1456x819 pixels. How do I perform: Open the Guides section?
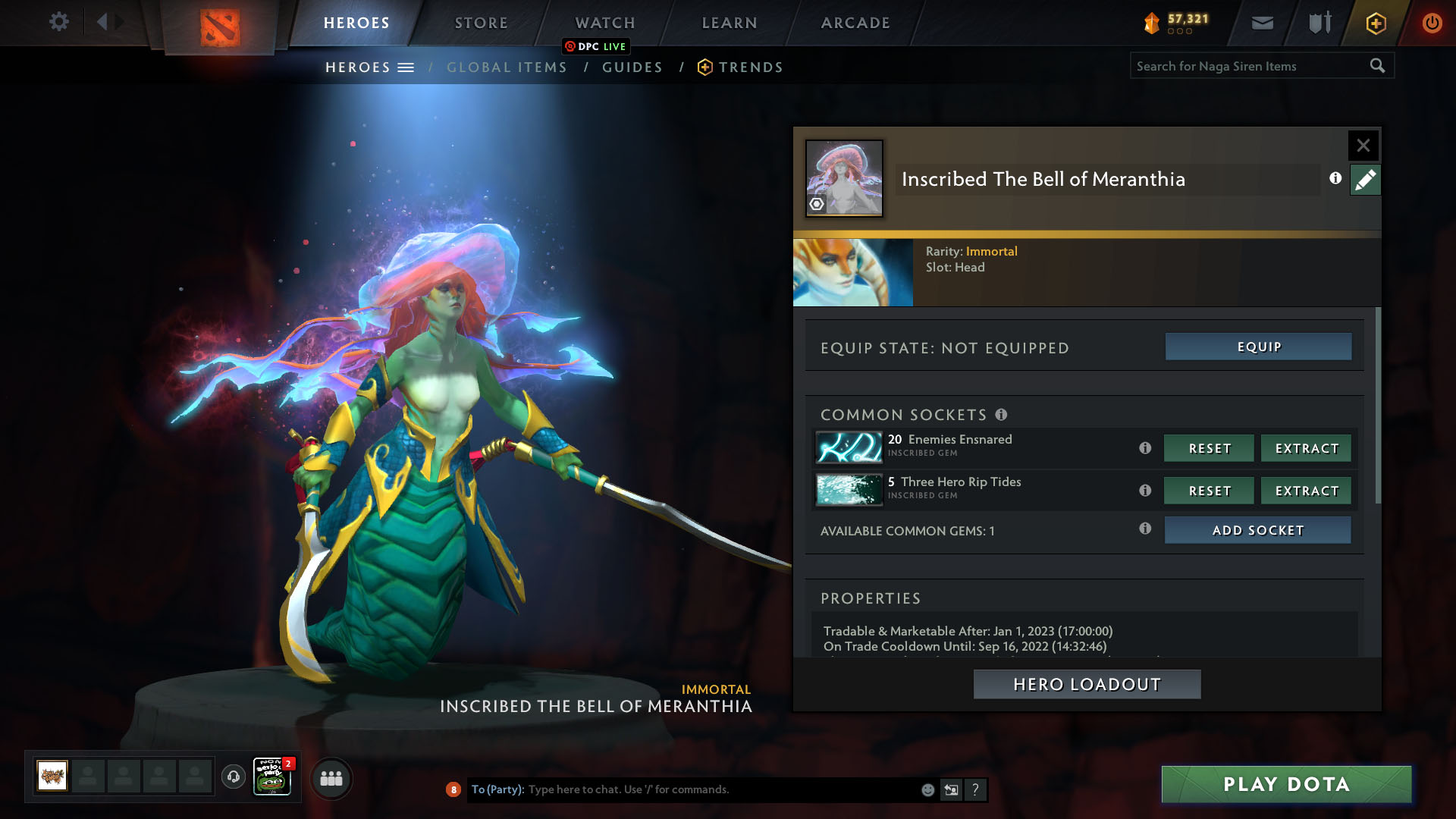click(632, 67)
